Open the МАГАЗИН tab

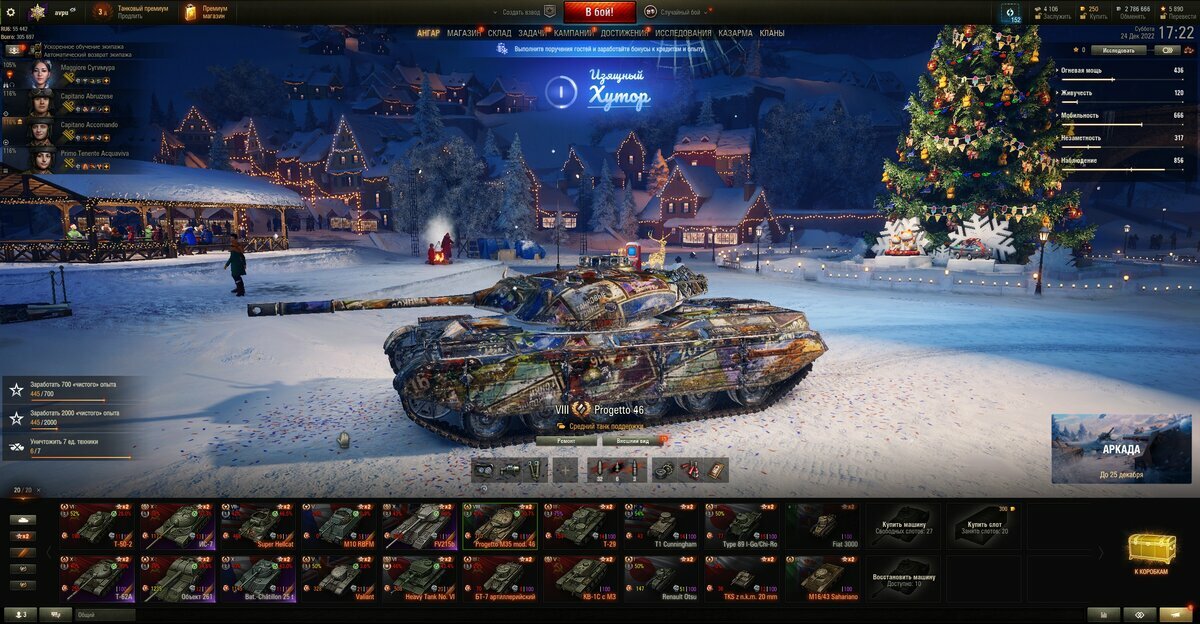(x=463, y=33)
